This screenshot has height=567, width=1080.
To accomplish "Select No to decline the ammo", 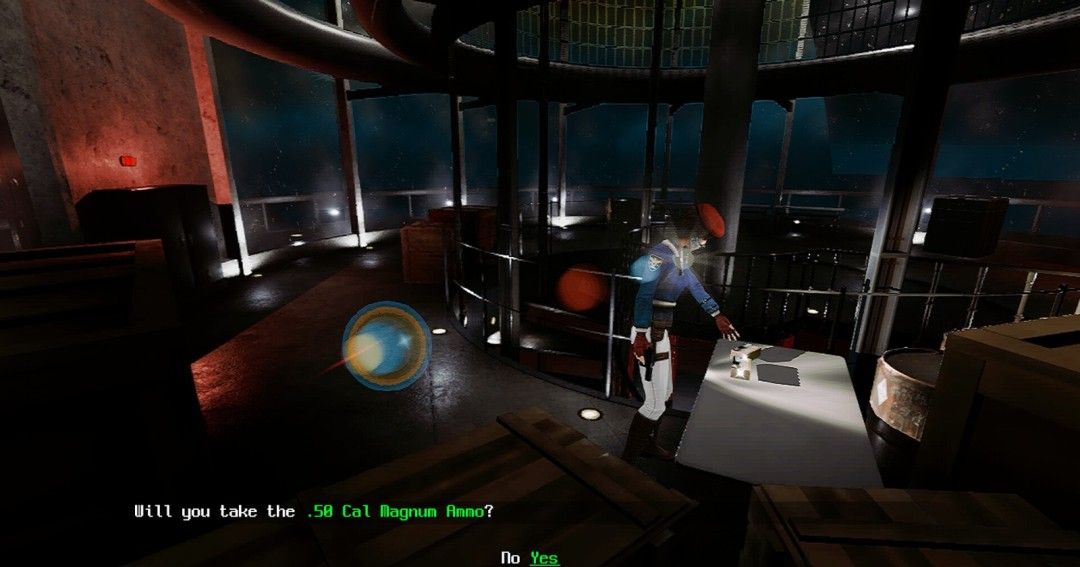I will 510,558.
